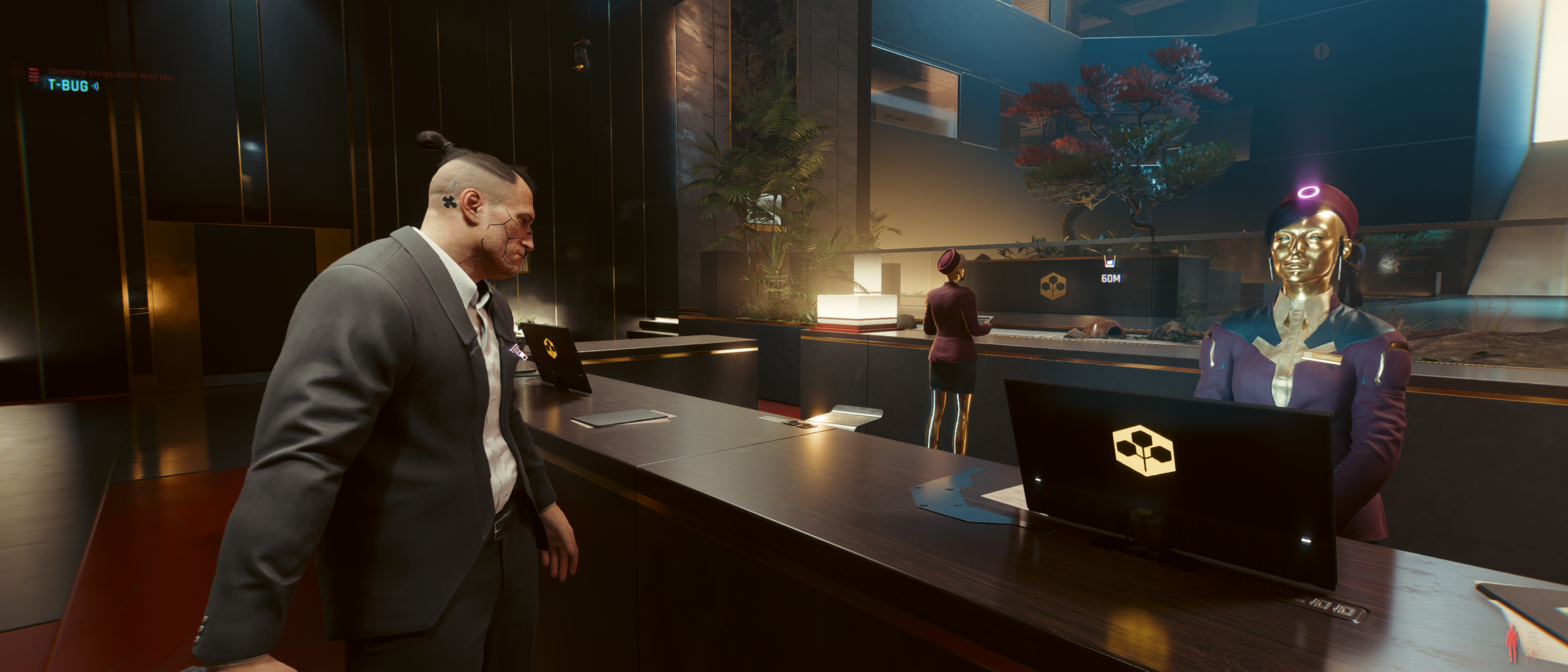Expand the T-BUG caller panel
The height and width of the screenshot is (672, 1568).
(68, 85)
